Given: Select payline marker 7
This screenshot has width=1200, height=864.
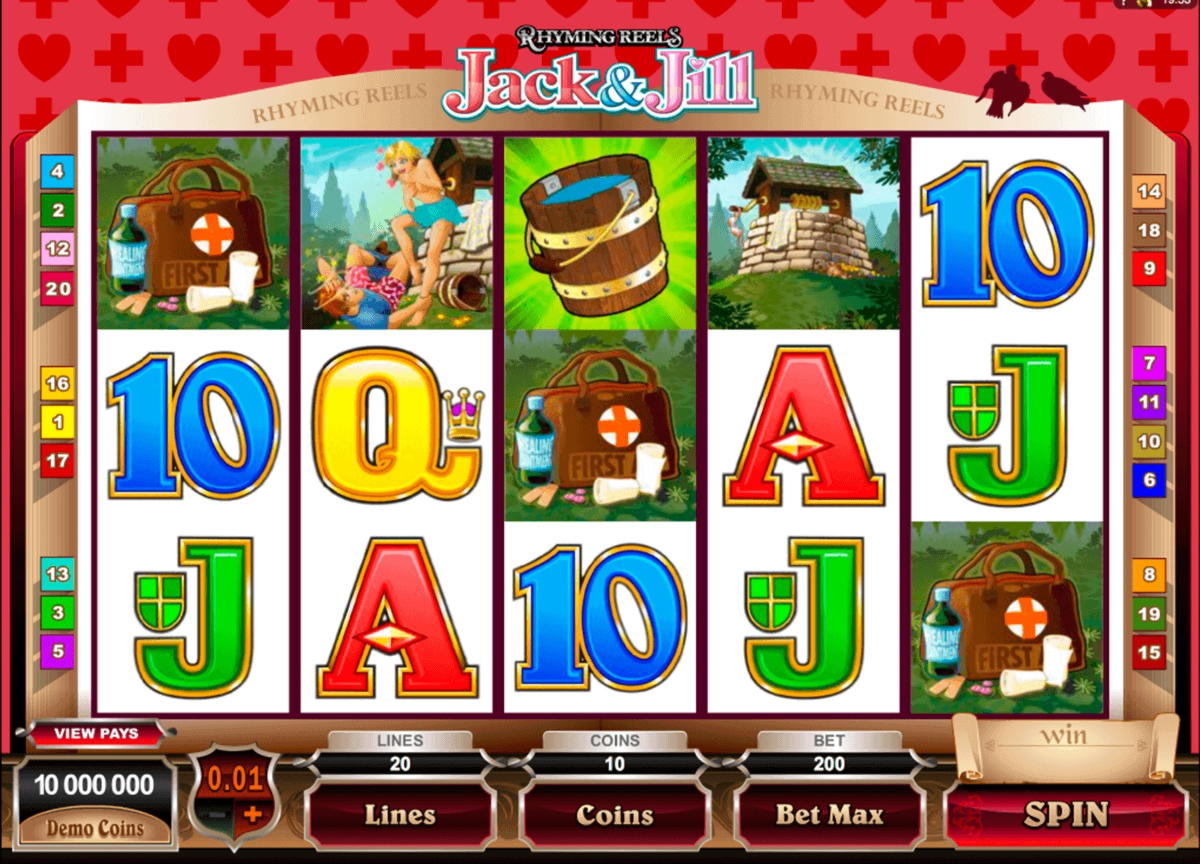Looking at the screenshot, I should pyautogui.click(x=1149, y=363).
